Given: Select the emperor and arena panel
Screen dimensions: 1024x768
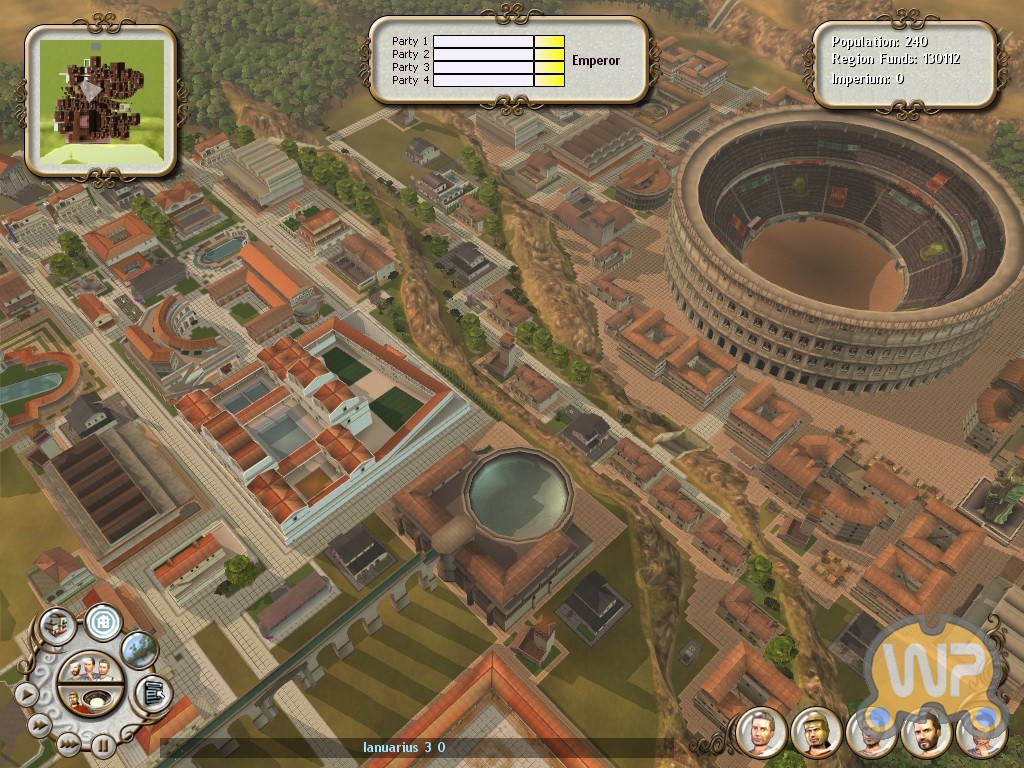Looking at the screenshot, I should pyautogui.click(x=89, y=698).
